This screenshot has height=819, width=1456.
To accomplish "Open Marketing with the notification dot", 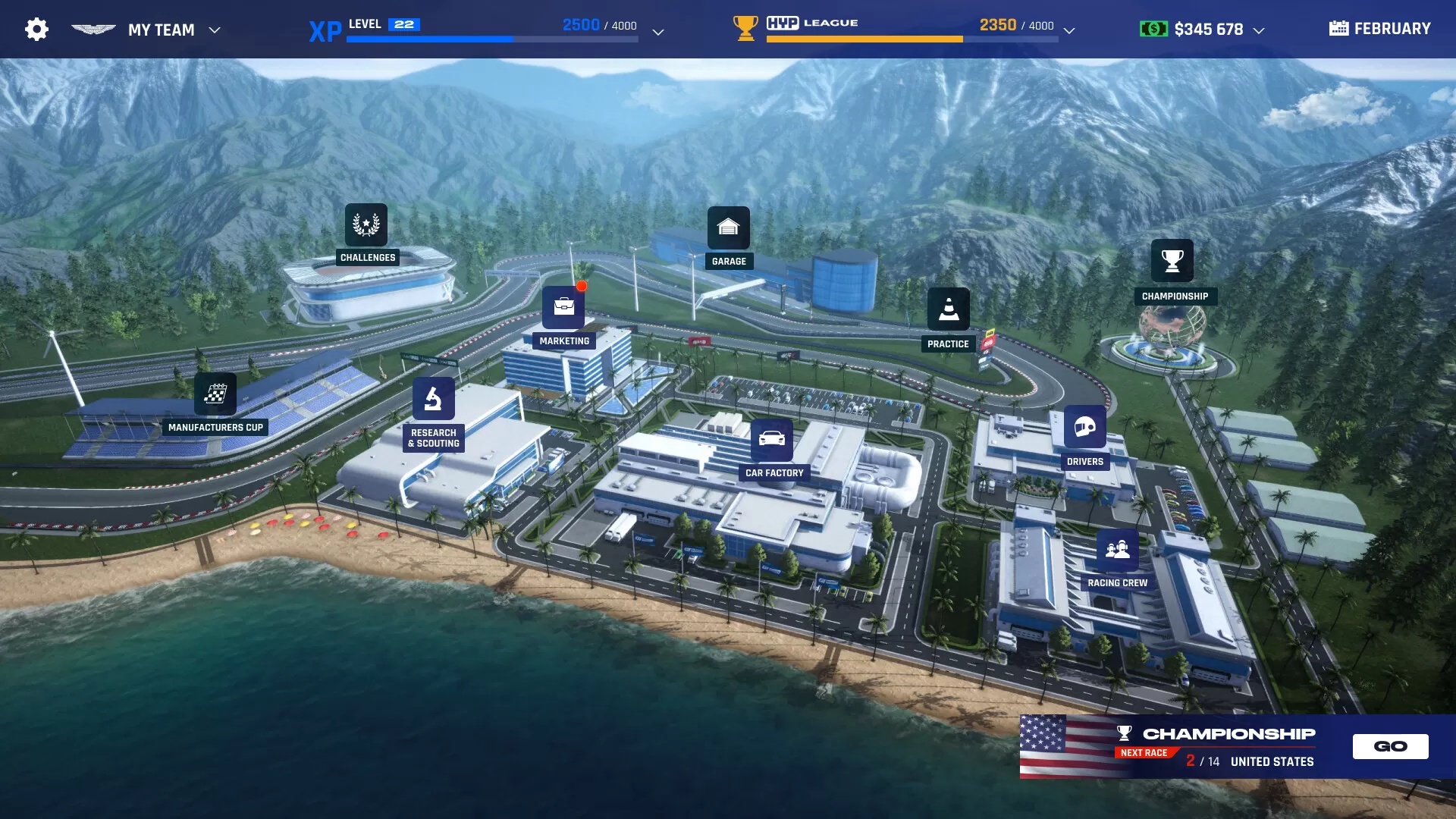I will 563,308.
